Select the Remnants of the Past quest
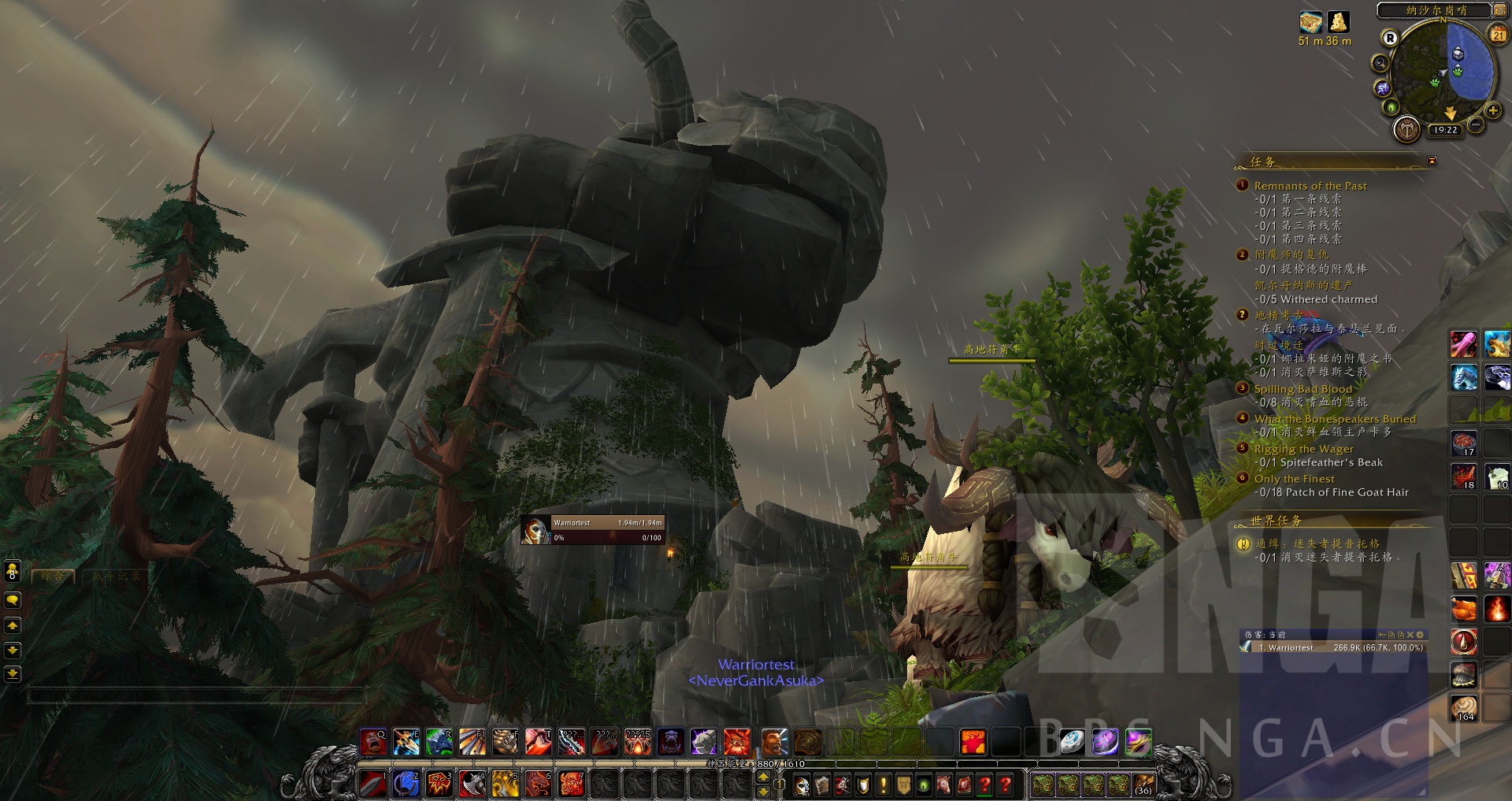The width and height of the screenshot is (1512, 801). 1310,186
